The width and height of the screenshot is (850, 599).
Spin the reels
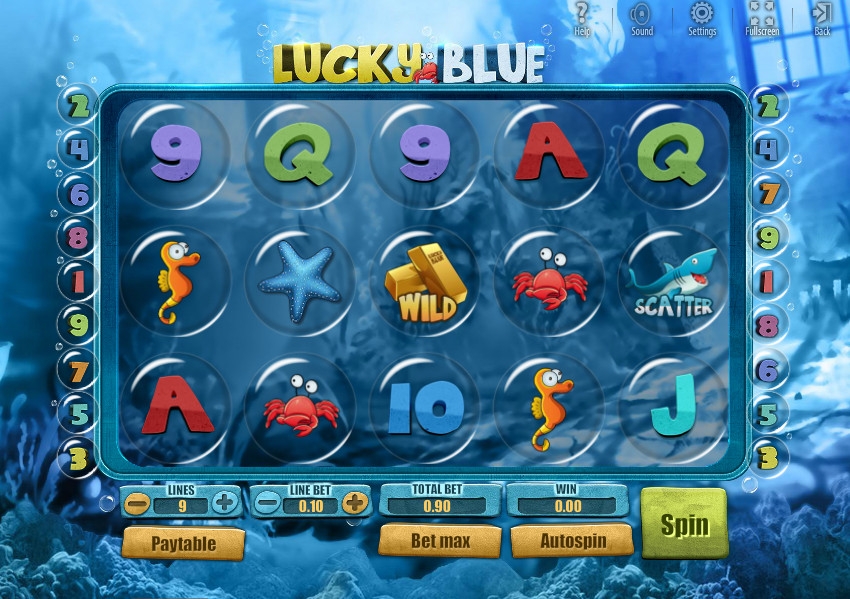[684, 523]
